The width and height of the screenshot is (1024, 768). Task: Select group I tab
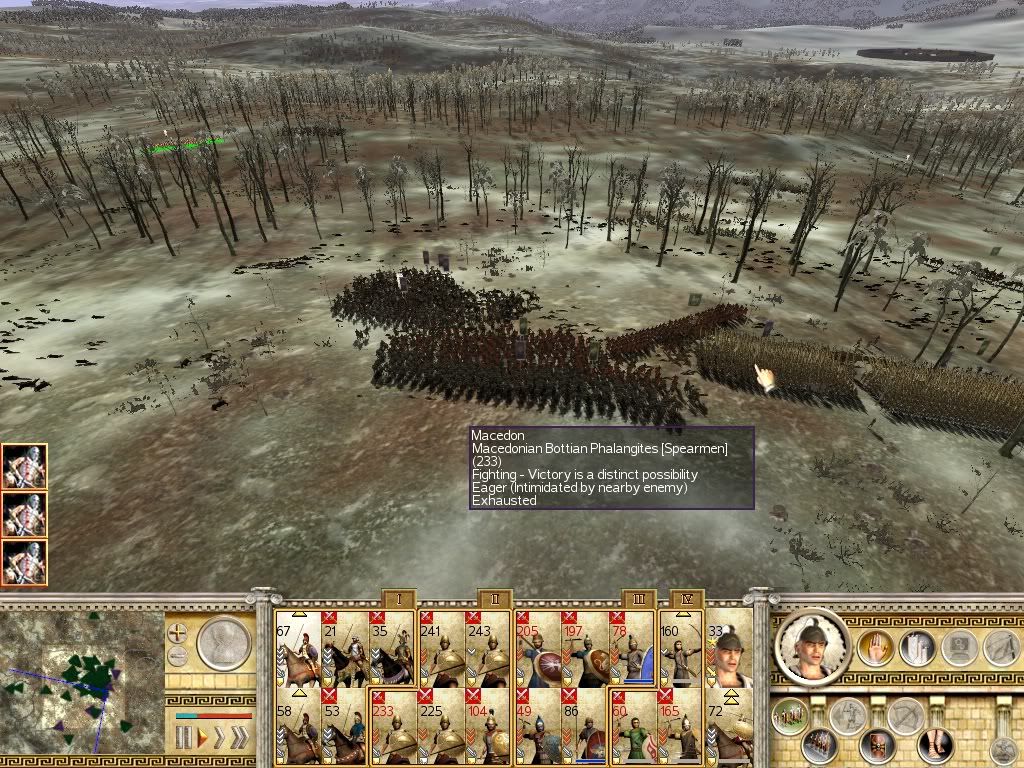pyautogui.click(x=399, y=599)
